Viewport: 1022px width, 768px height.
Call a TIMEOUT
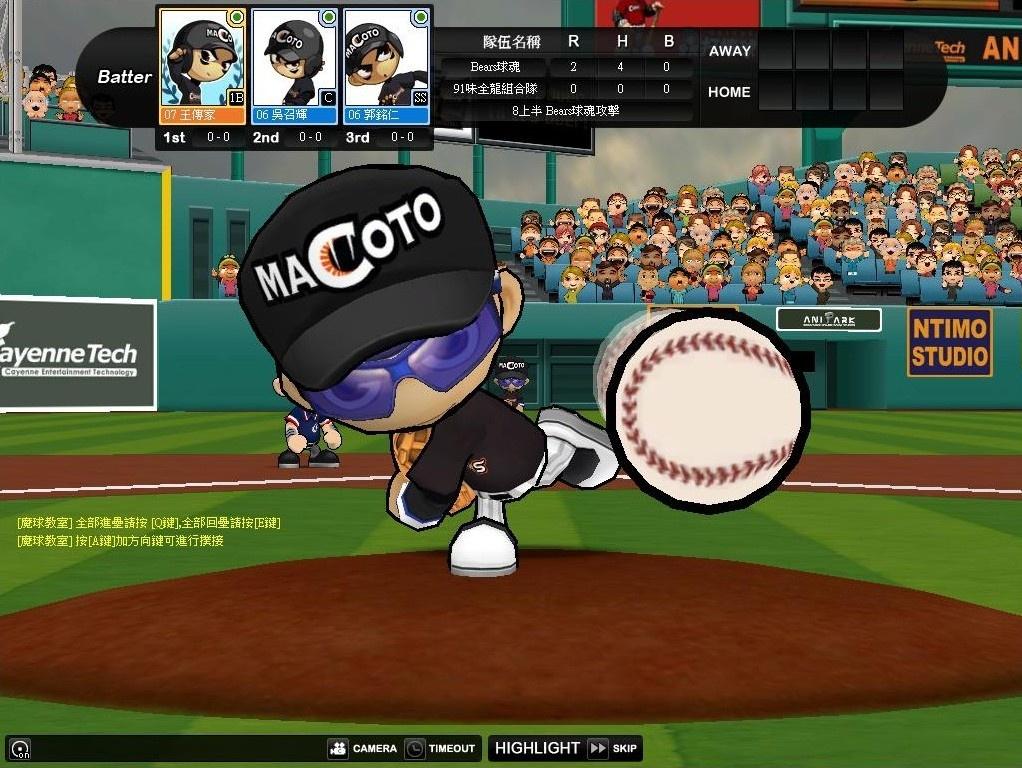440,748
